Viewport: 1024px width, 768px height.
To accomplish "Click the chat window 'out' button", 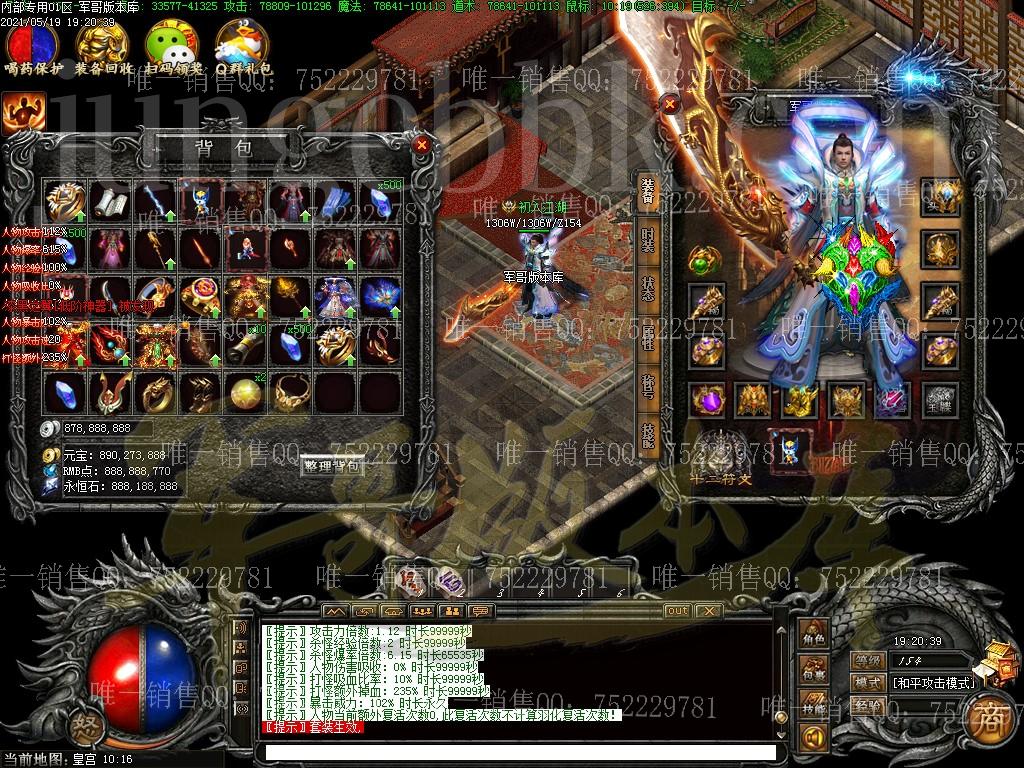I will coord(677,610).
